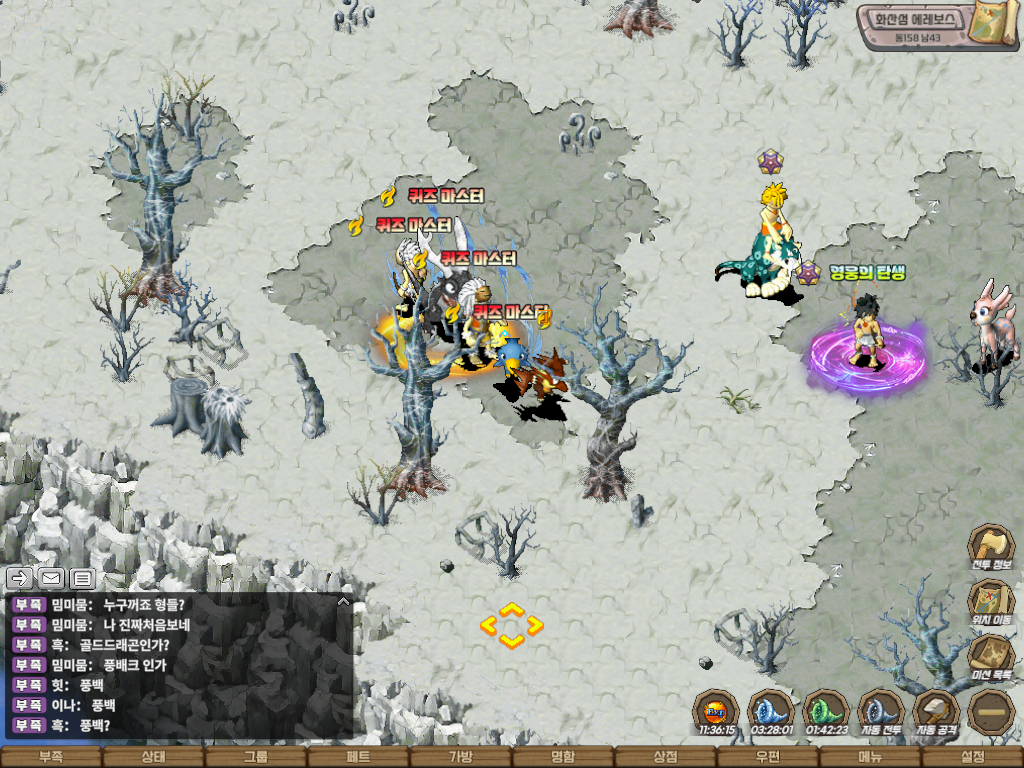Image resolution: width=1024 pixels, height=768 pixels.
Task: Open the 가방 (bag) inventory
Action: tap(460, 757)
